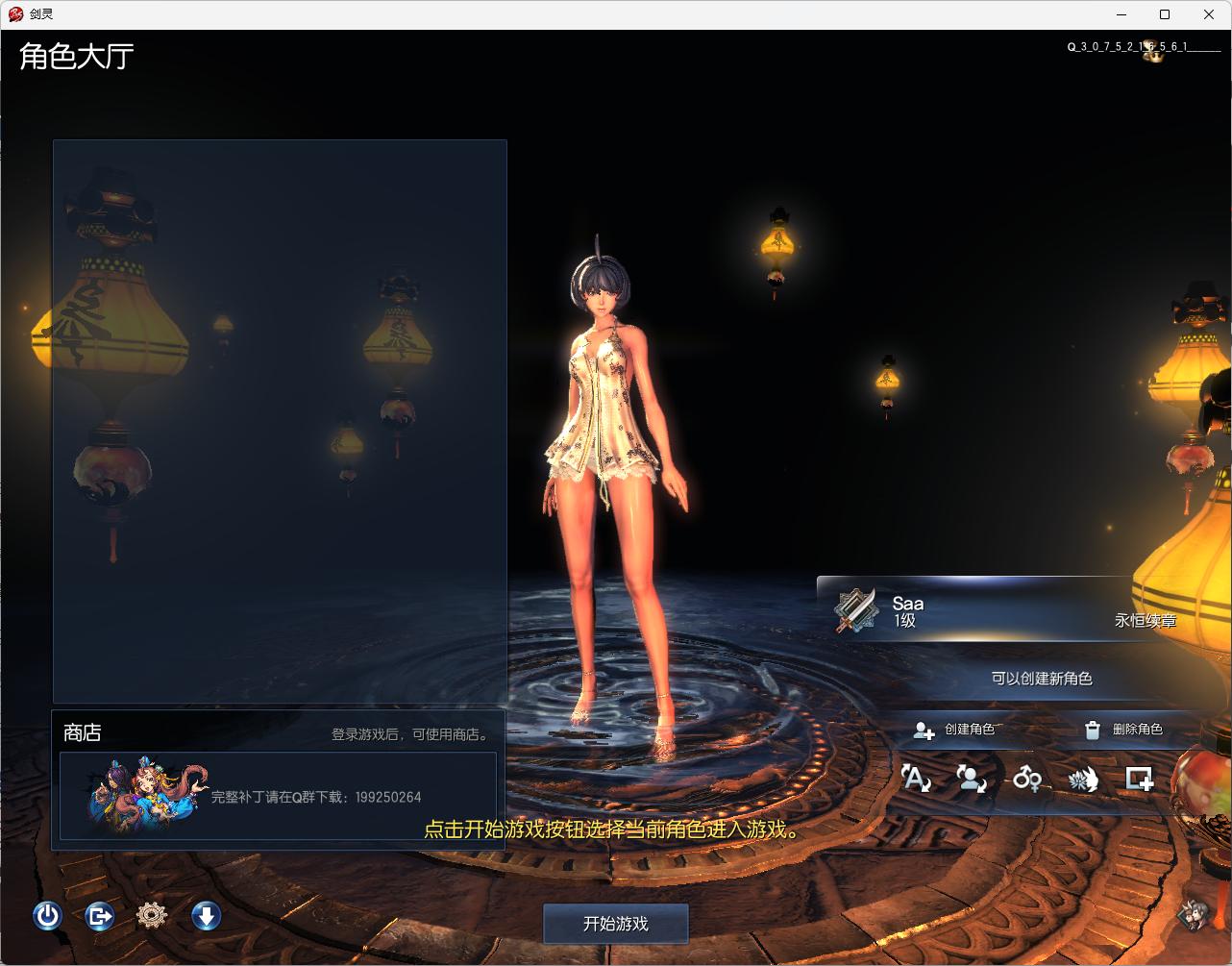This screenshot has height=966, width=1232.
Task: Open the appearance change icon with person and arrows
Action: tap(972, 778)
